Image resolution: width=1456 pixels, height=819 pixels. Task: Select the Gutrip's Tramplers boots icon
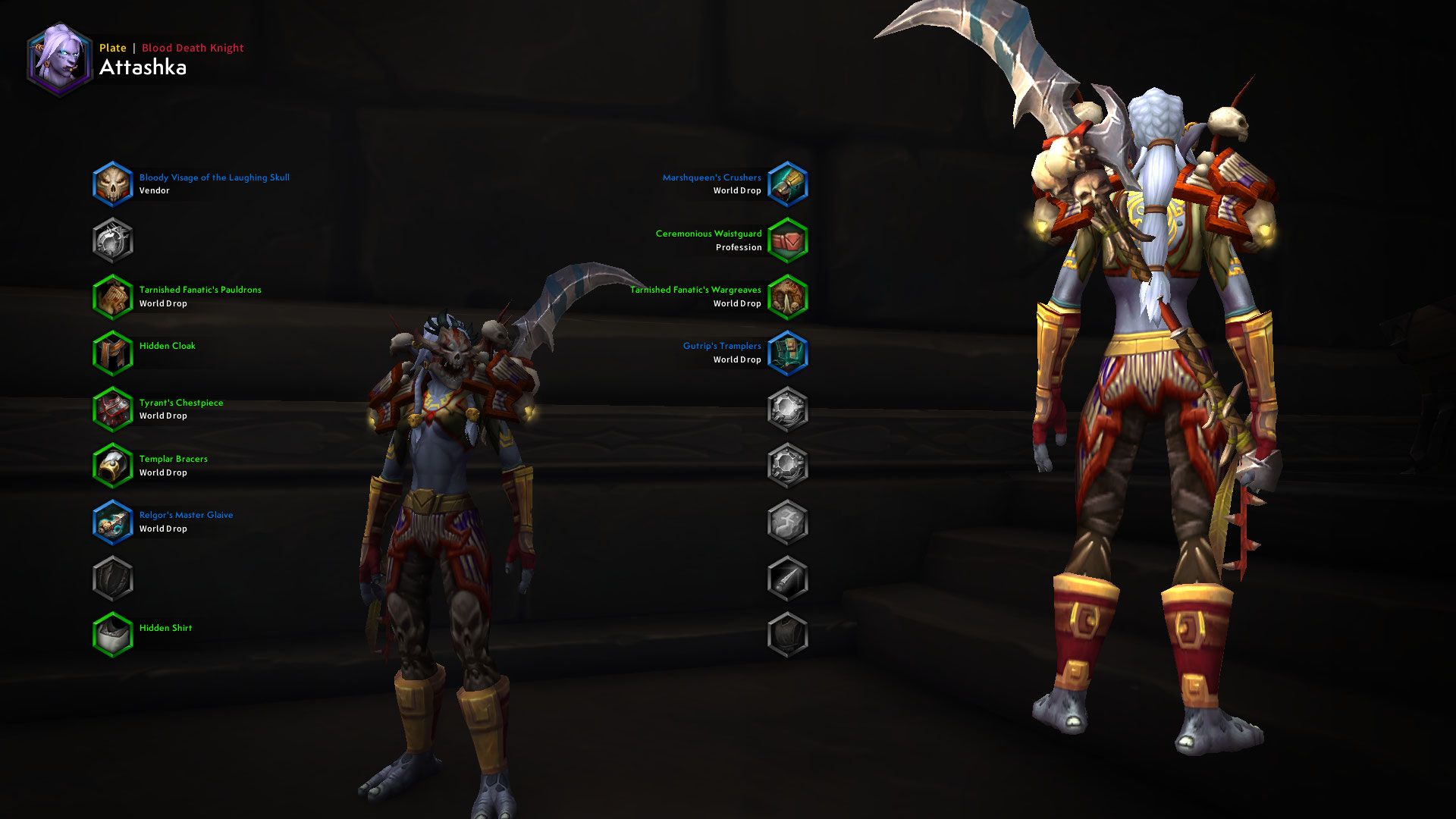point(789,352)
